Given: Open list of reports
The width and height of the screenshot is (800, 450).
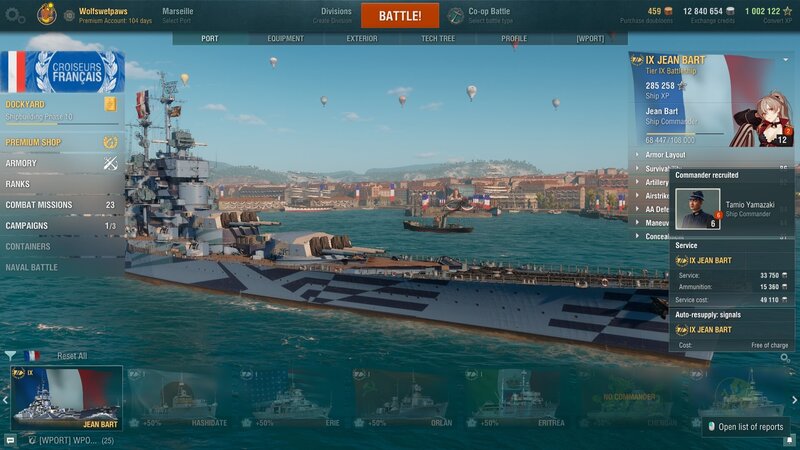Looking at the screenshot, I should 746,427.
